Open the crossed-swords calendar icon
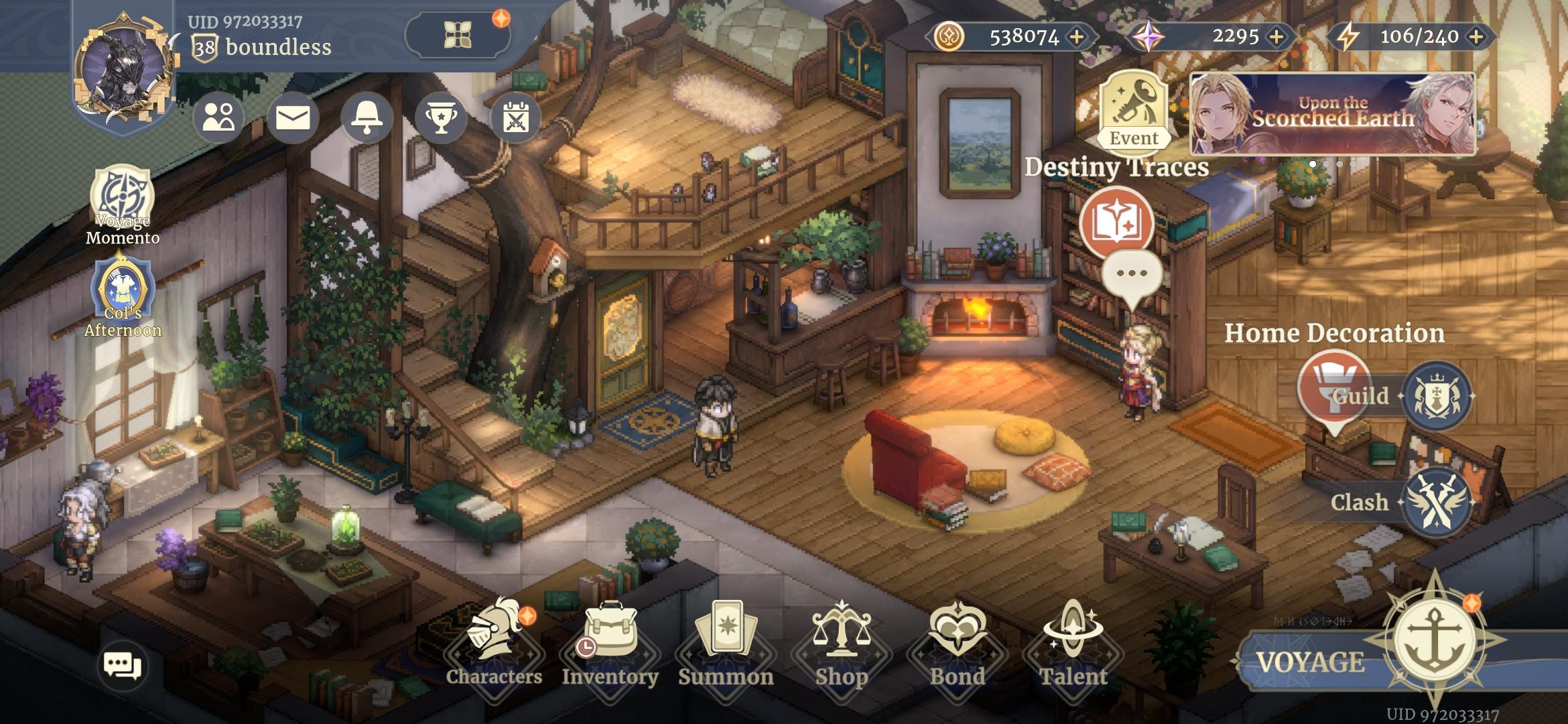Screen dimensions: 1568x724 point(515,119)
